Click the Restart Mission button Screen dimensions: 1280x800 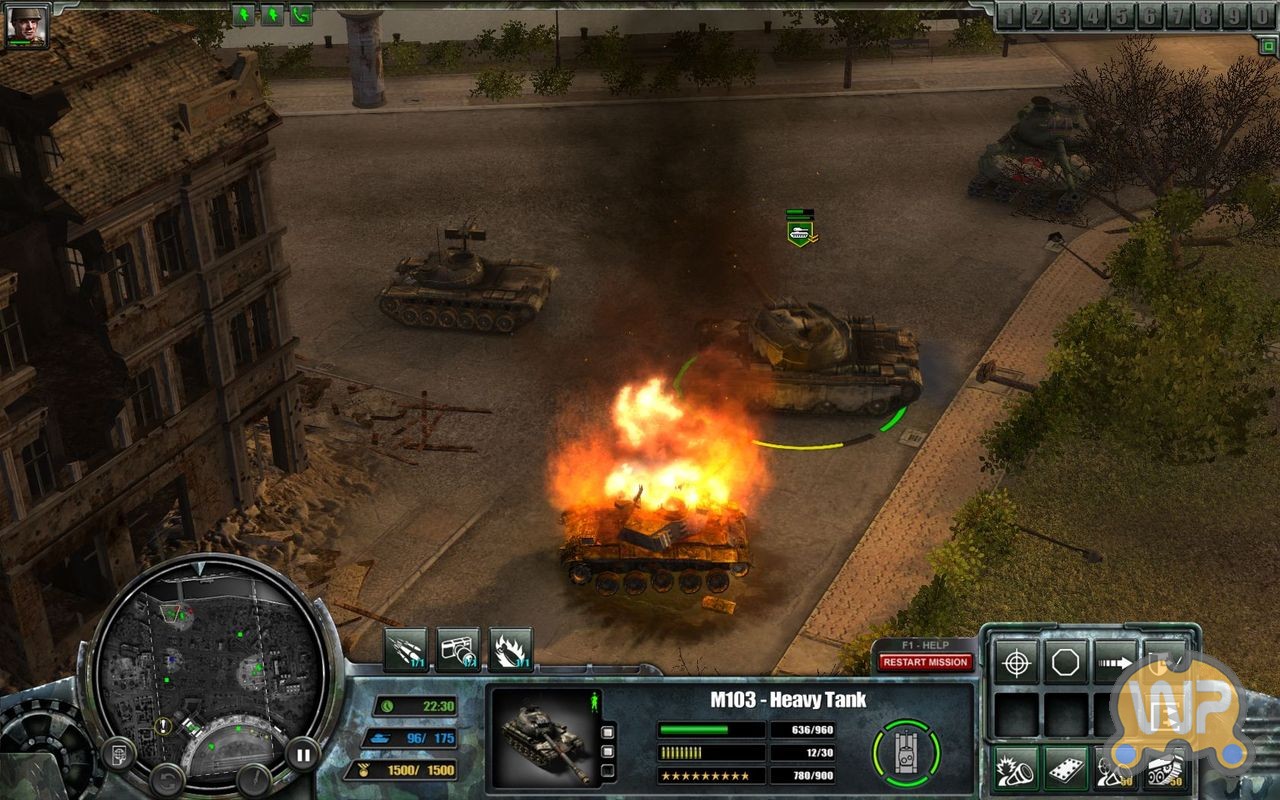click(925, 662)
